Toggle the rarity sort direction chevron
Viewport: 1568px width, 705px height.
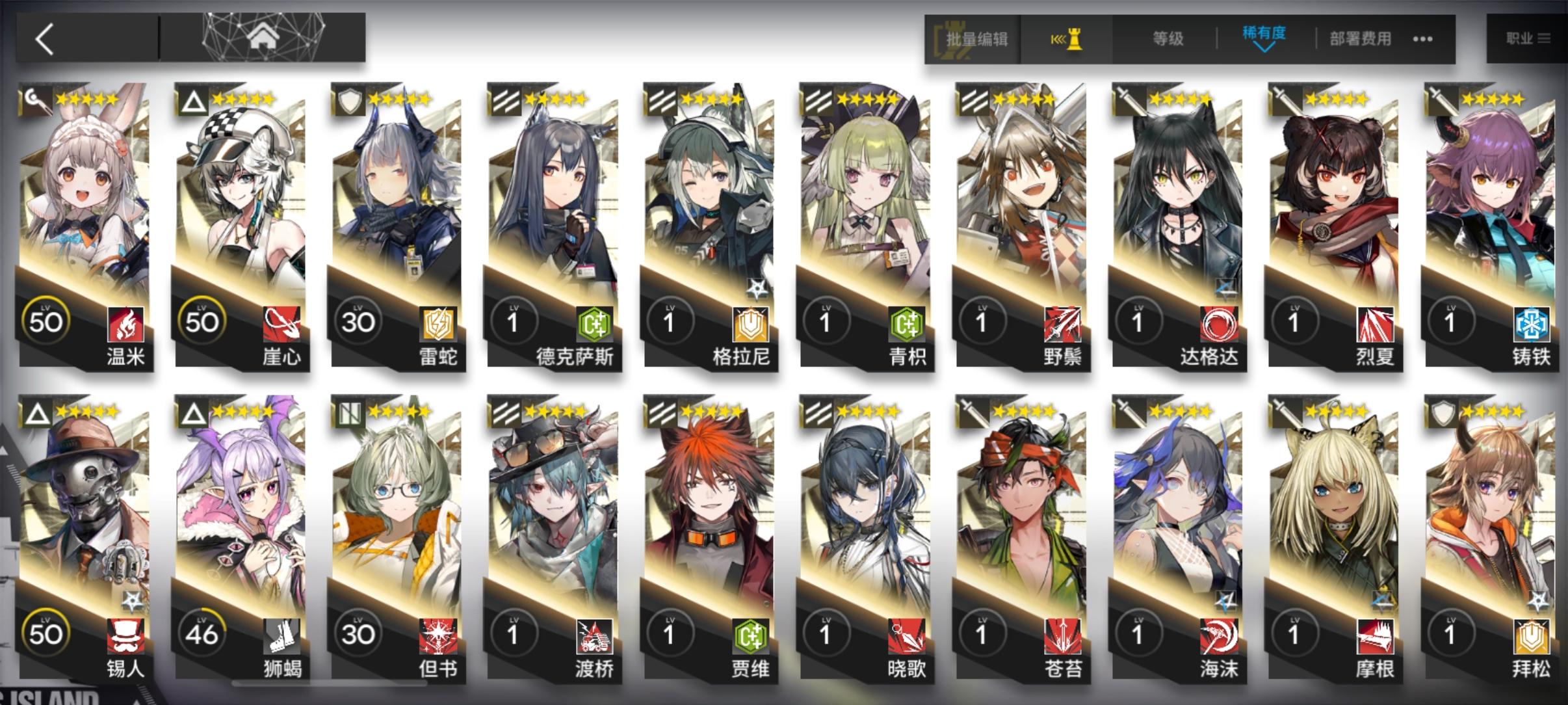1264,49
